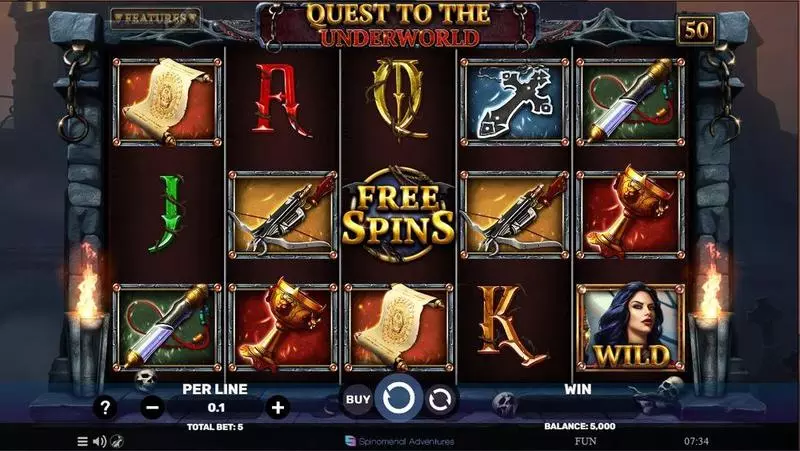Spin the reels
The width and height of the screenshot is (800, 451).
[399, 399]
